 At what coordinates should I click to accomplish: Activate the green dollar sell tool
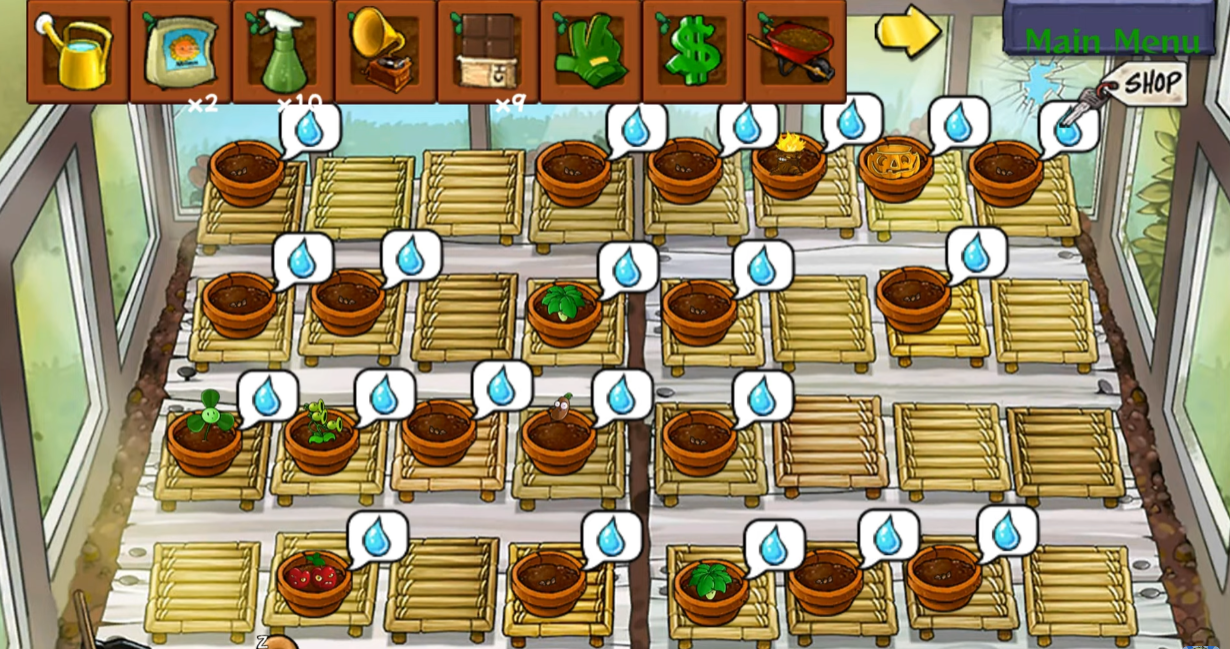tap(693, 50)
